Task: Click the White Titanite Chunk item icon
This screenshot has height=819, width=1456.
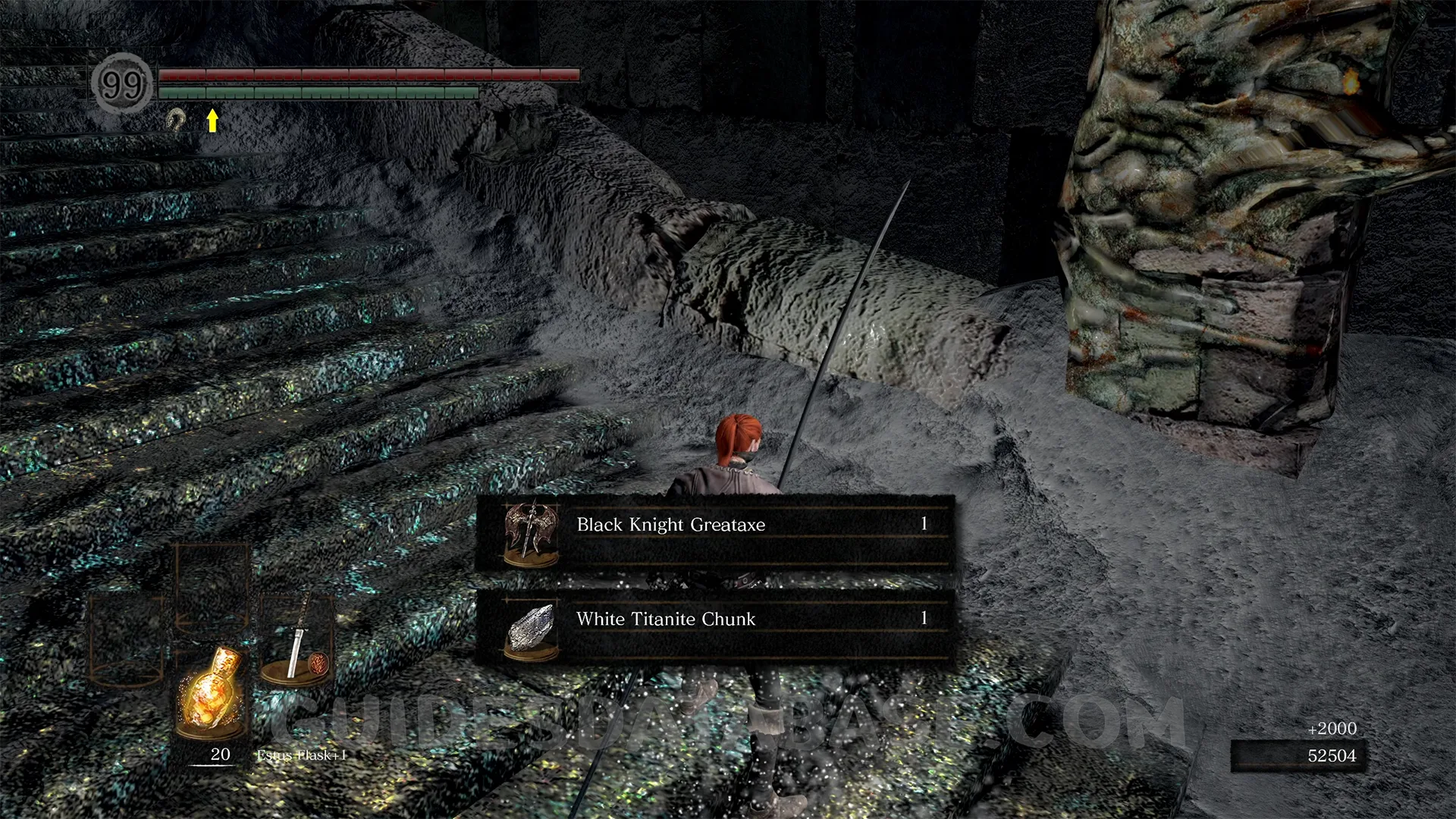Action: tap(531, 628)
